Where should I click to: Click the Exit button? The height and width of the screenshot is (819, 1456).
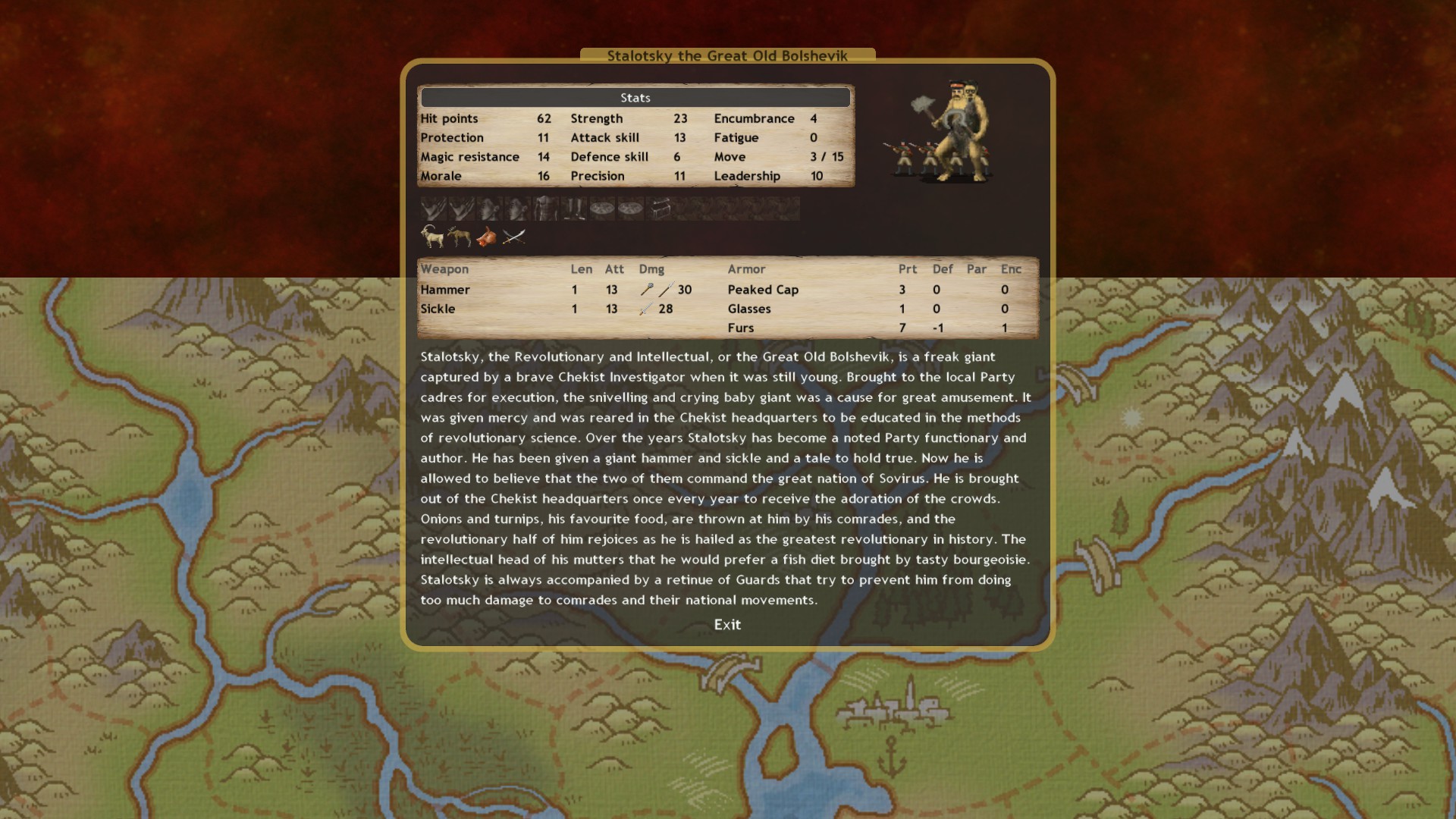coord(727,625)
